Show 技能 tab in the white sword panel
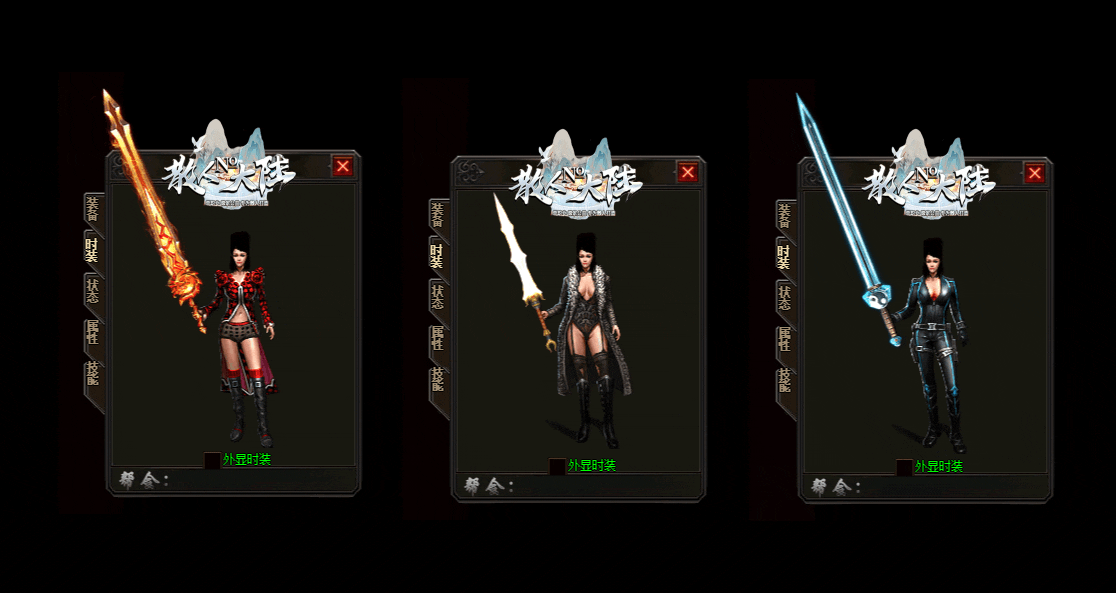The image size is (1116, 593). [438, 381]
